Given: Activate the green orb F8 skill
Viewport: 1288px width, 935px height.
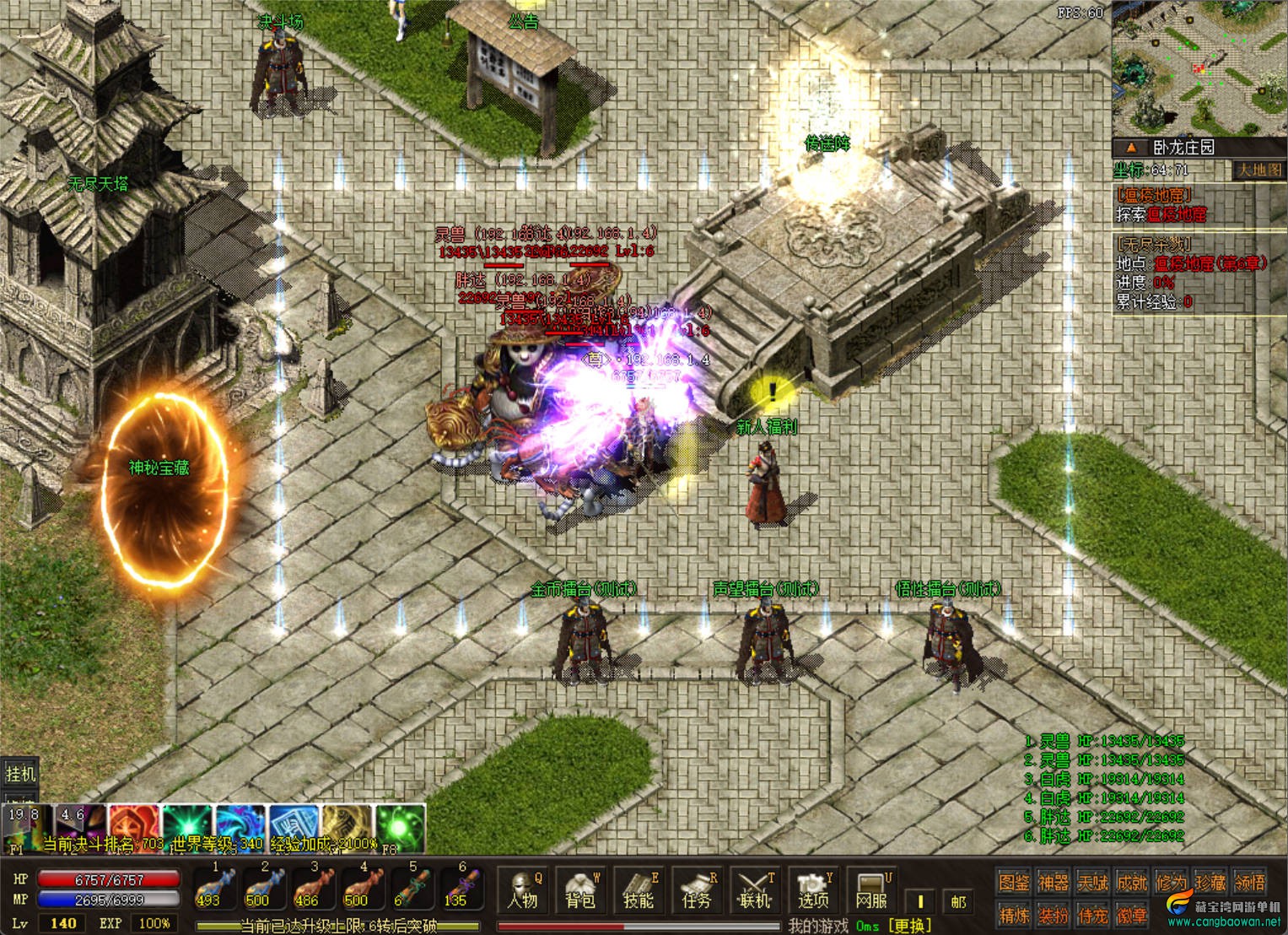Looking at the screenshot, I should (x=399, y=826).
